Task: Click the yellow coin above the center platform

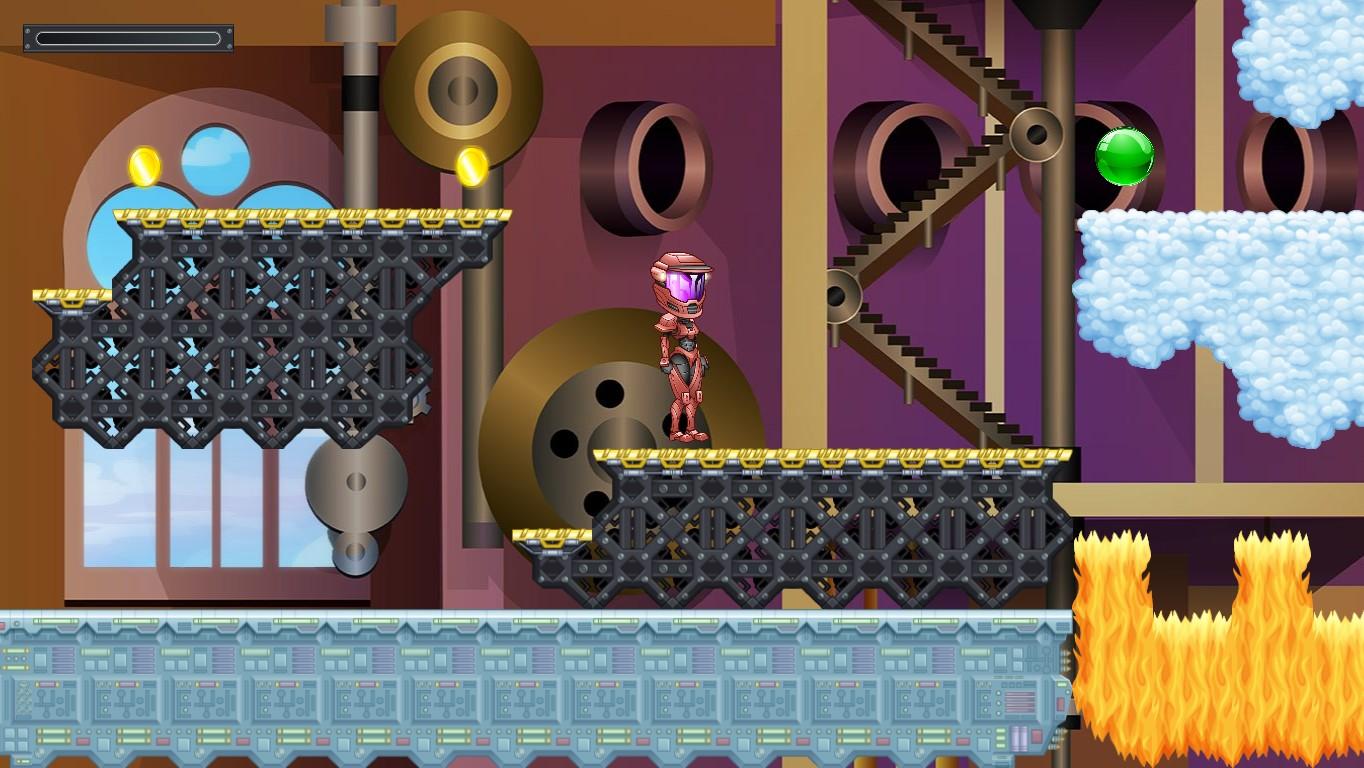Action: (470, 165)
